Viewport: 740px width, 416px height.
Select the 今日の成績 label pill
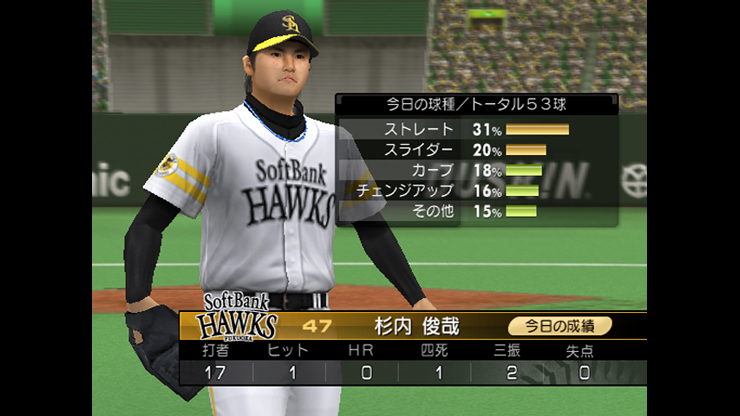(x=559, y=325)
